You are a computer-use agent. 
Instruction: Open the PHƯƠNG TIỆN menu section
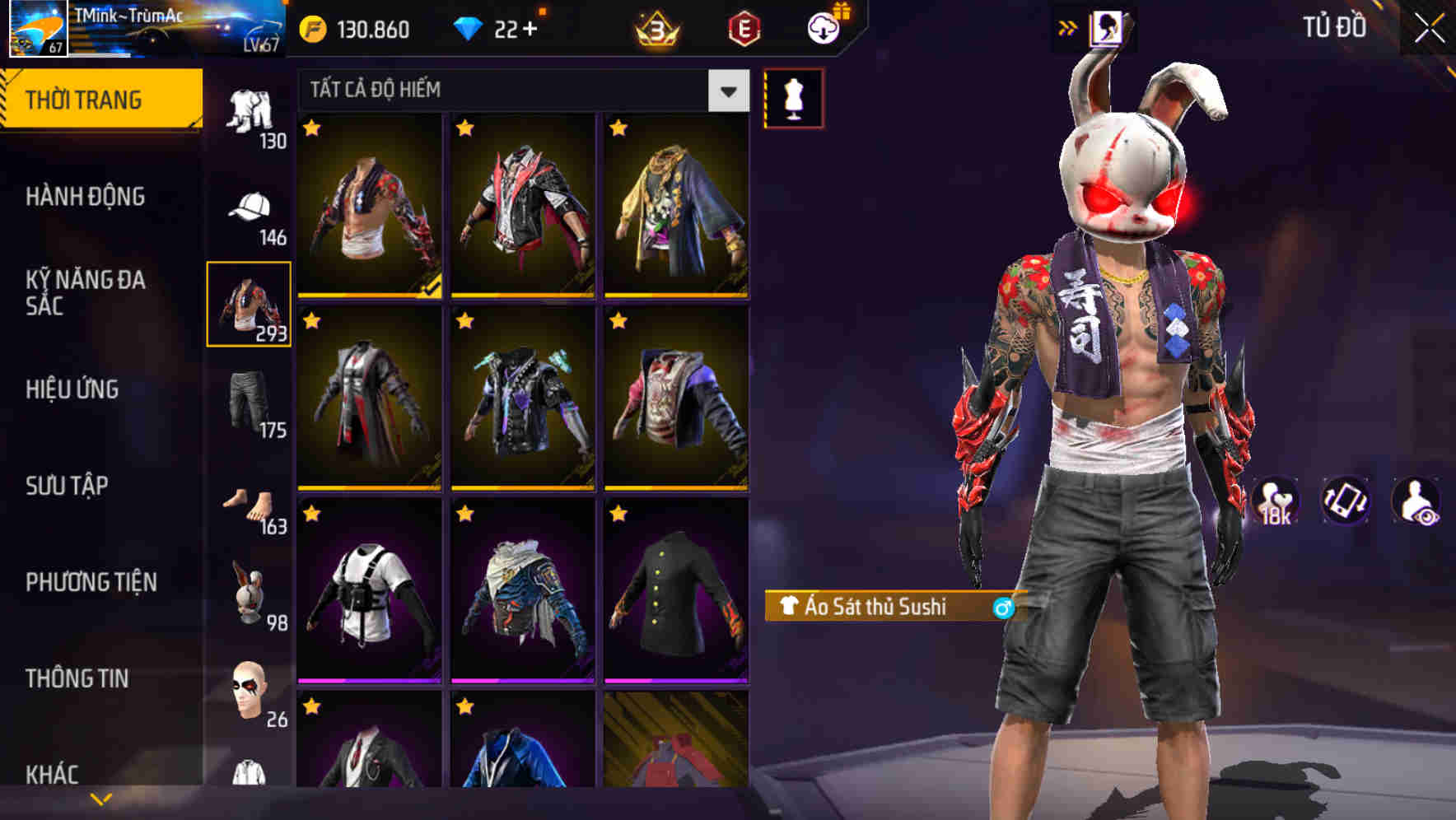91,580
